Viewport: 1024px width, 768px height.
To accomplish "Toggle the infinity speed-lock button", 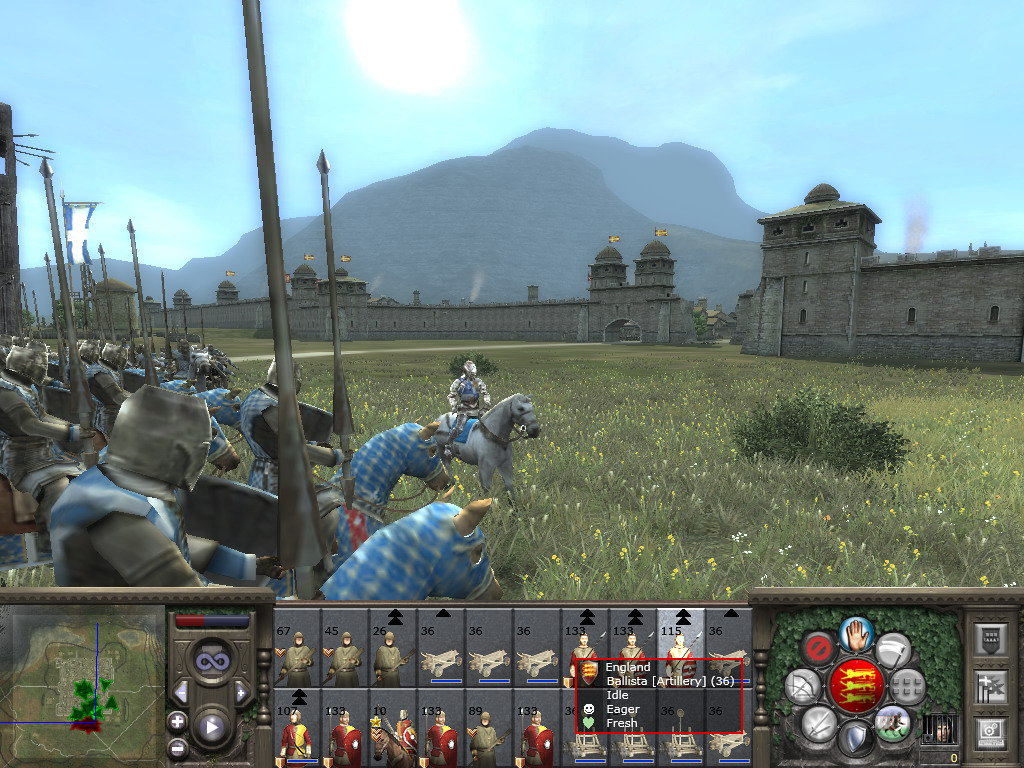I will [210, 662].
